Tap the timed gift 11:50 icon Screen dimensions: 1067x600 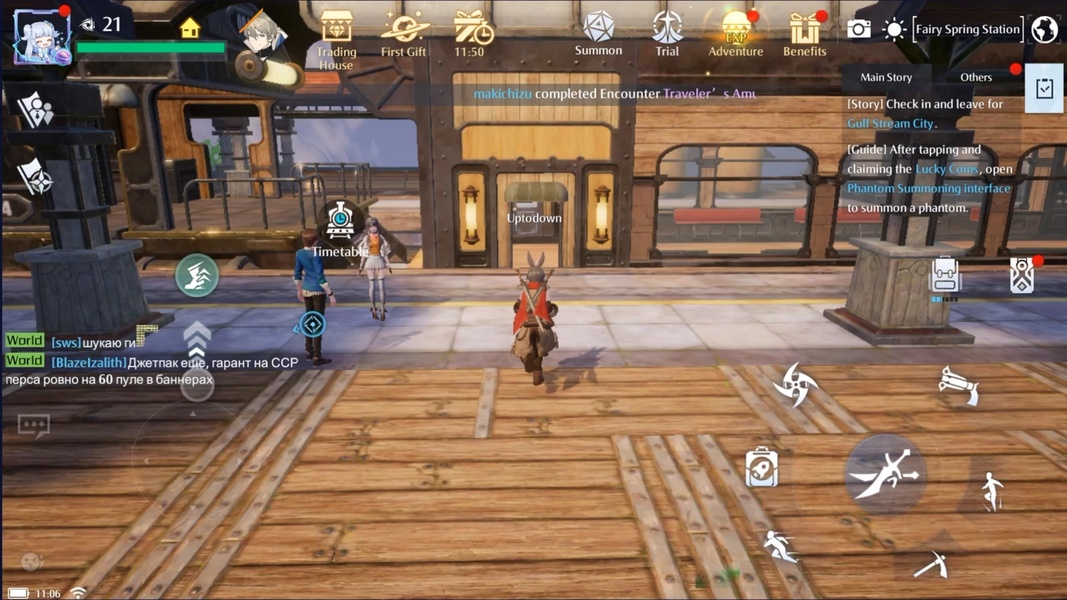[x=470, y=34]
